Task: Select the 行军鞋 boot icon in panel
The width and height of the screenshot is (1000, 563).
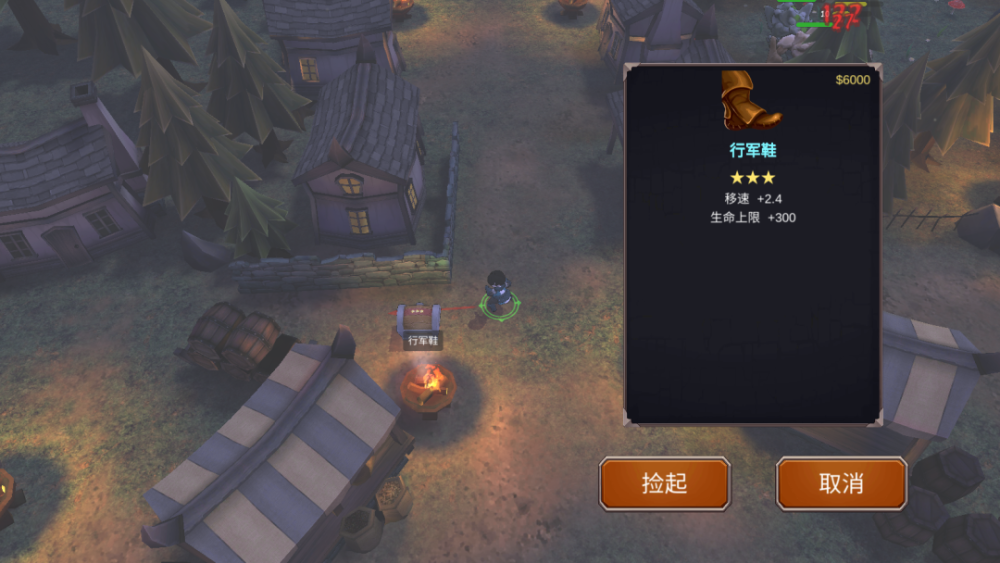Action: (x=751, y=101)
